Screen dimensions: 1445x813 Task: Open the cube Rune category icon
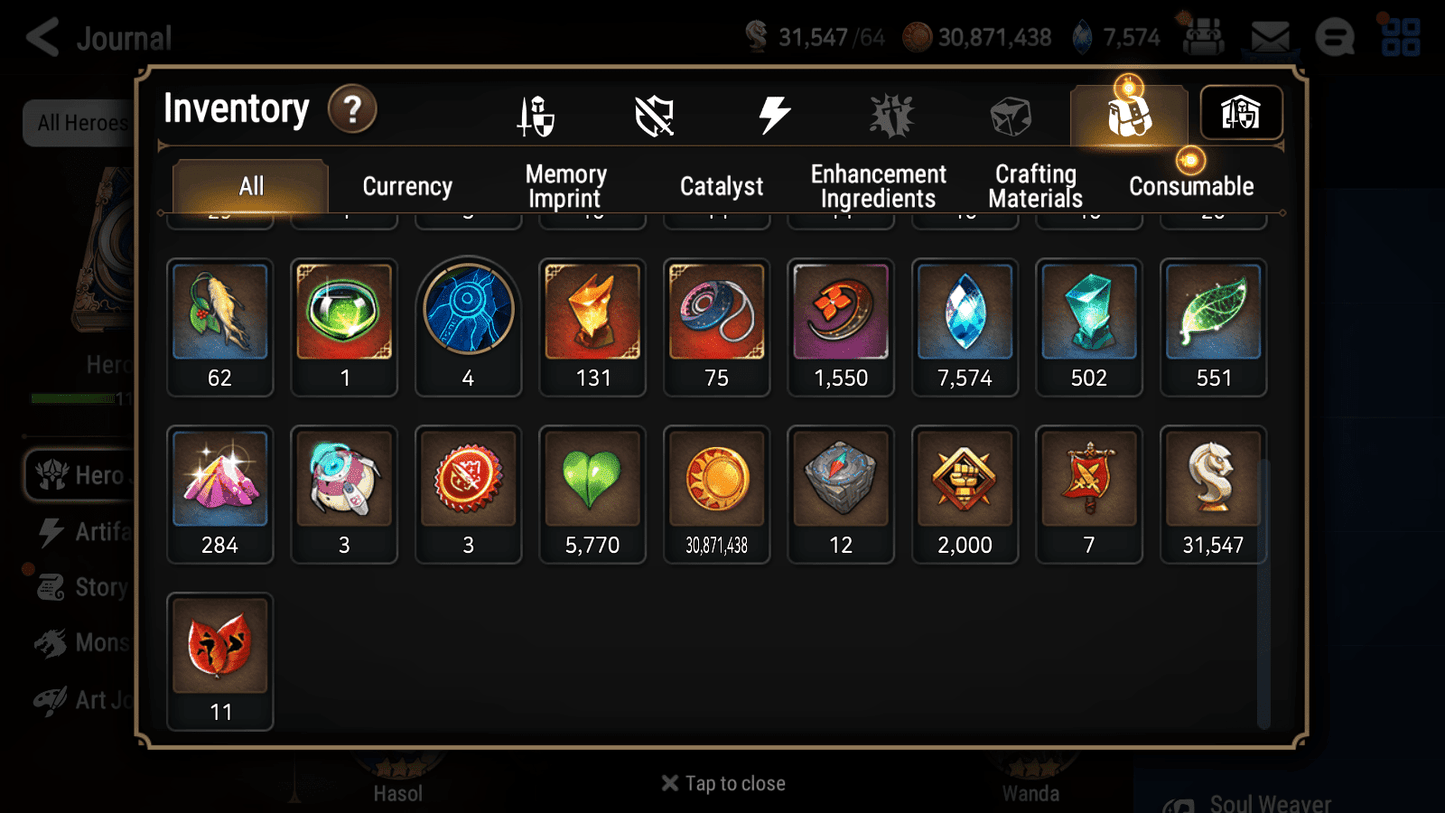tap(1010, 113)
